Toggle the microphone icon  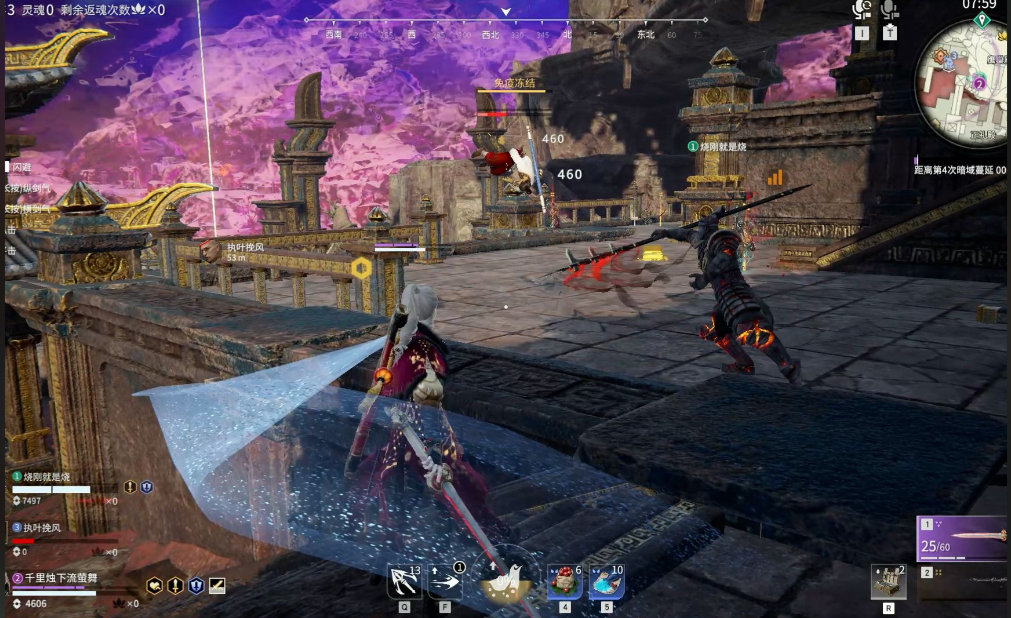(x=889, y=11)
